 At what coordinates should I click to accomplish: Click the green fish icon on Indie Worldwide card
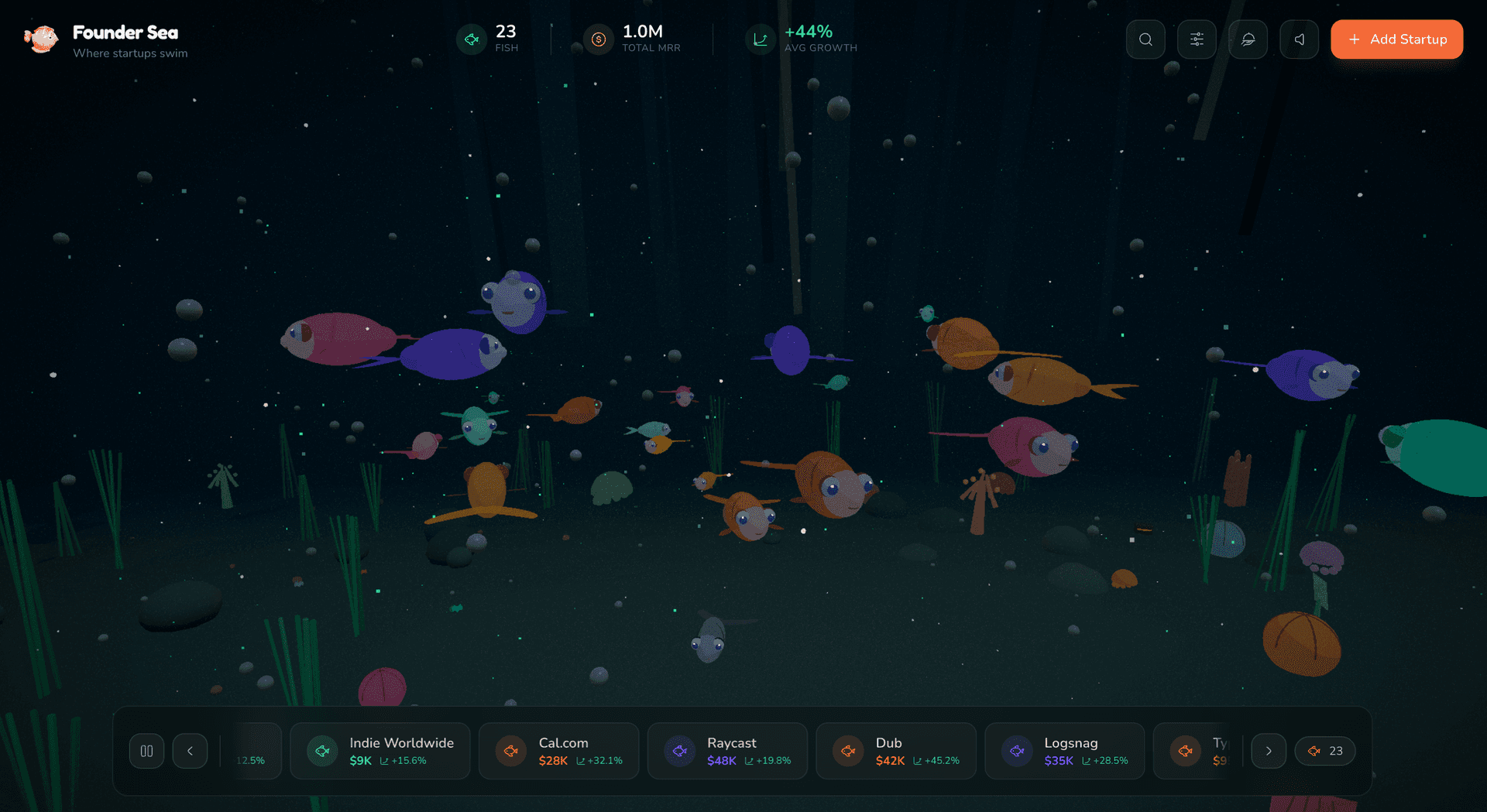(321, 750)
